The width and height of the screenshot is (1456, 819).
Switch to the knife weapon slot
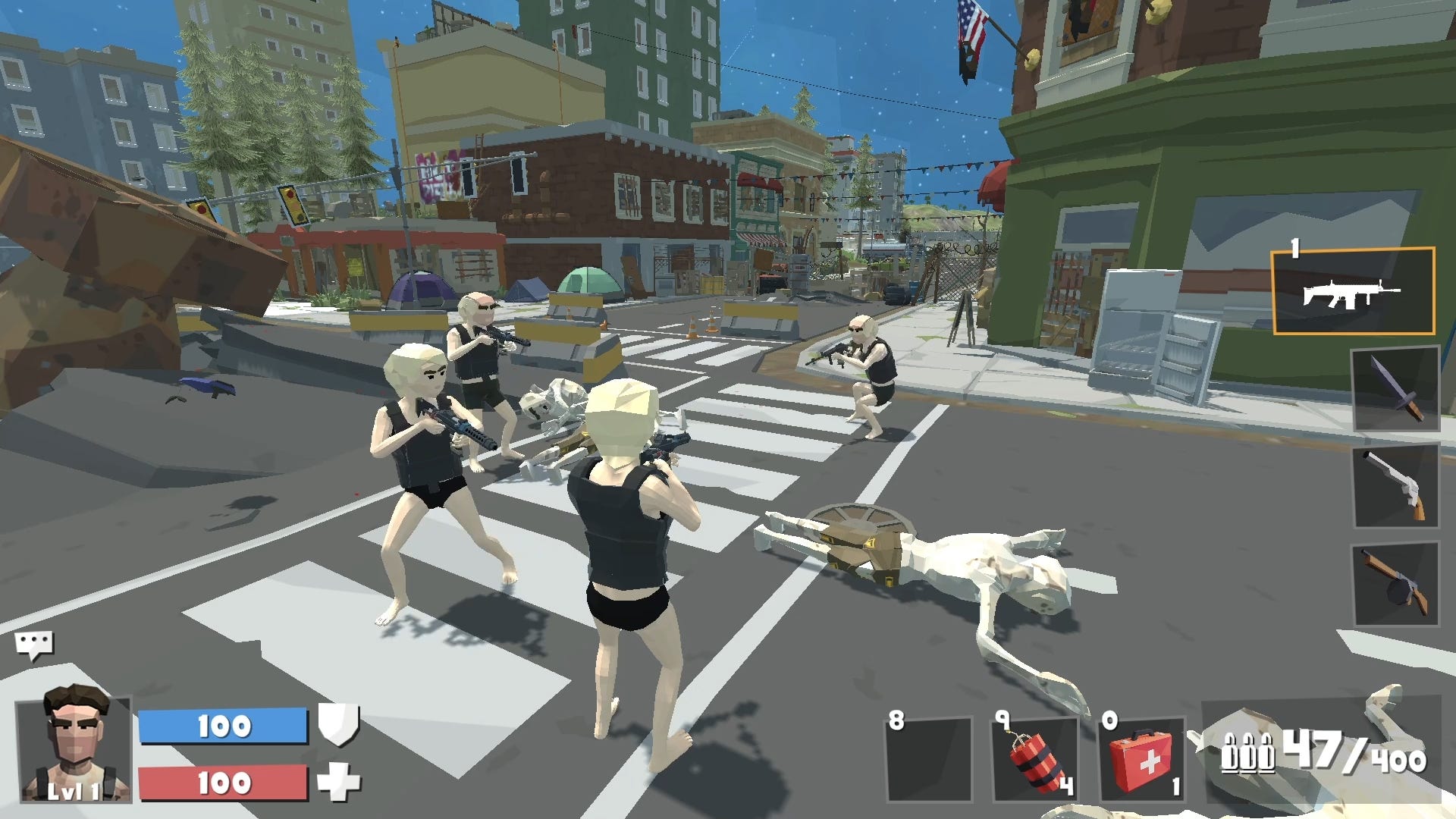[x=1395, y=388]
